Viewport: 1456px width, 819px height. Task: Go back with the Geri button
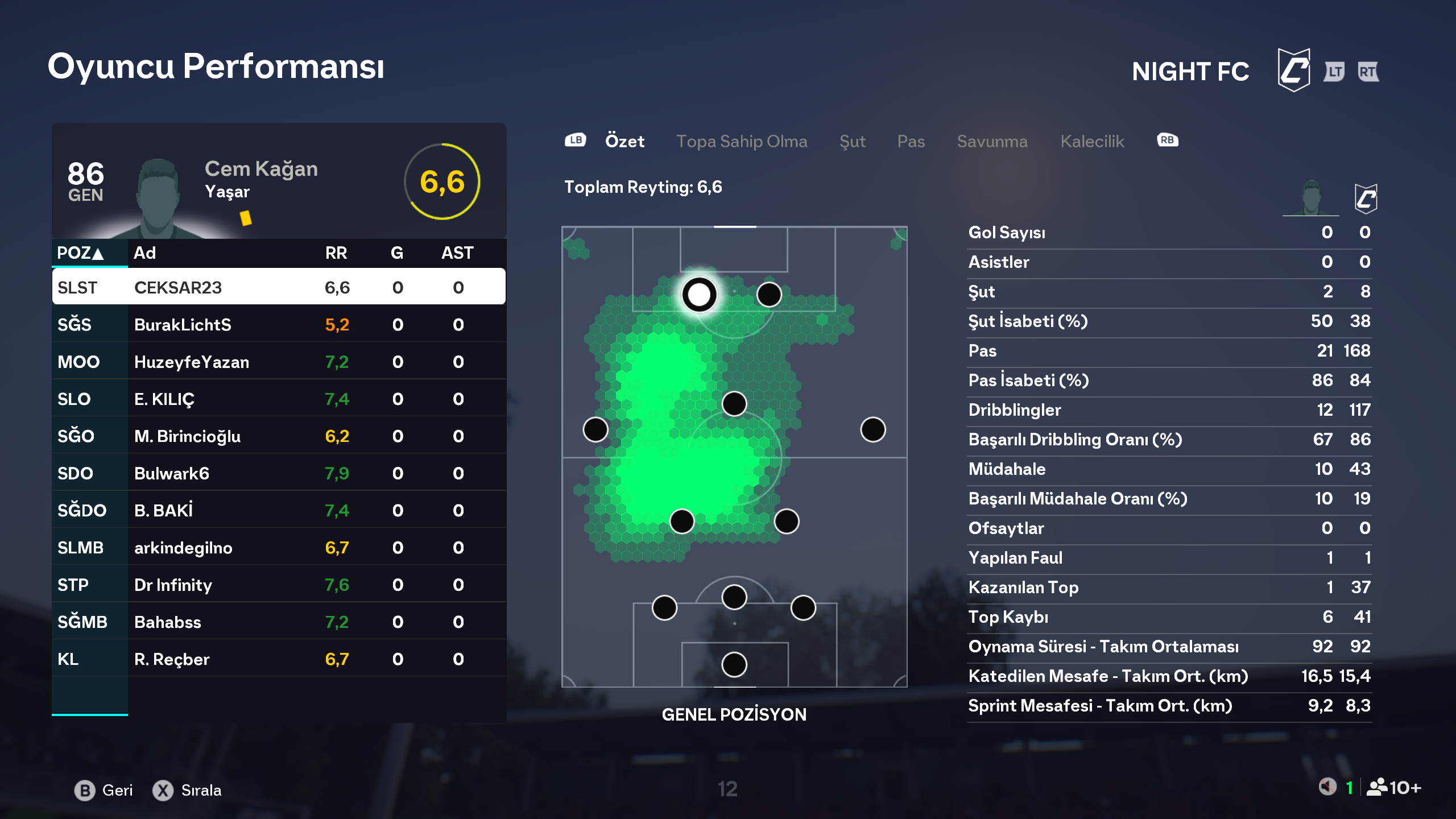(x=104, y=790)
